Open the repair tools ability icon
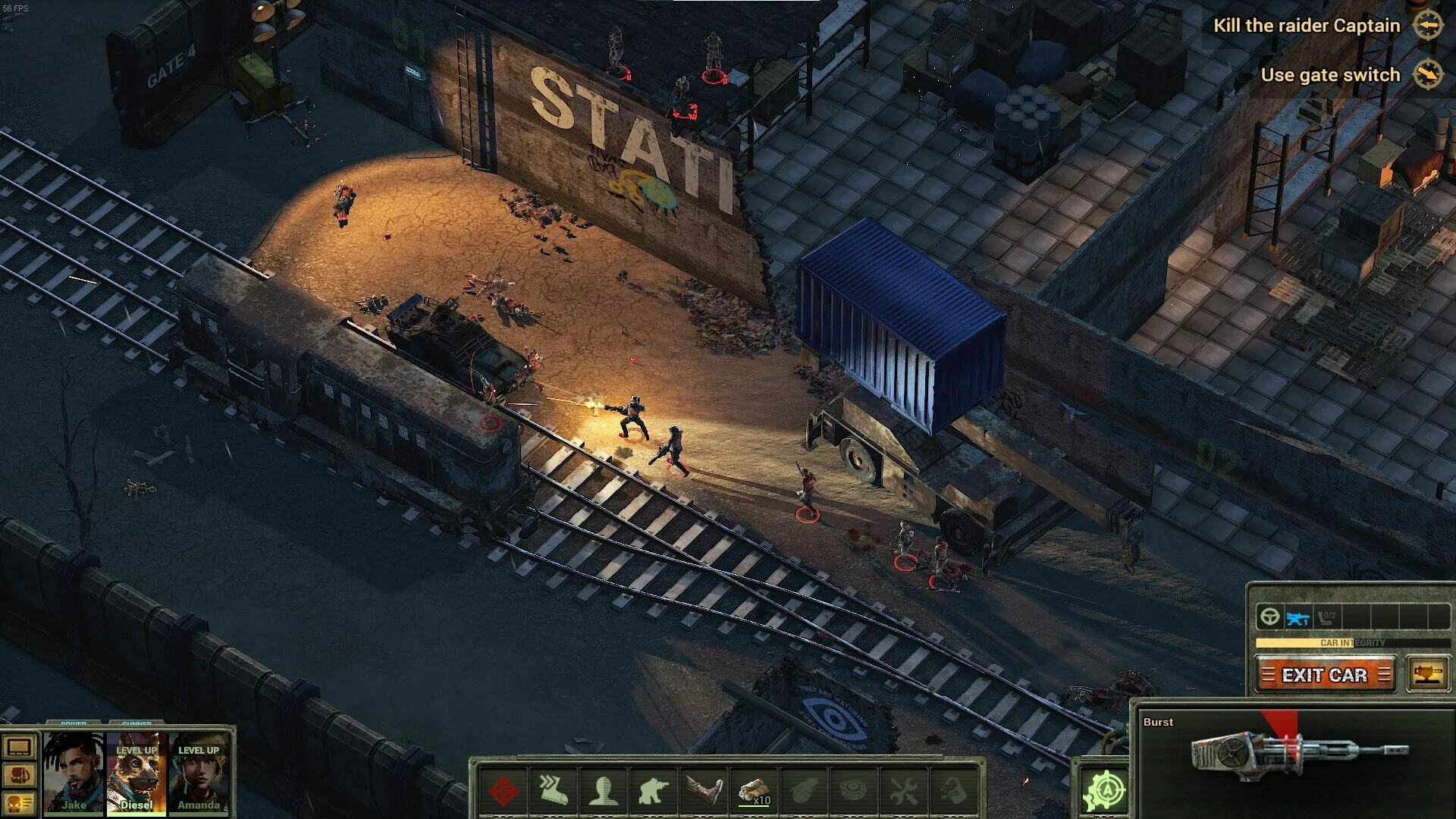1456x819 pixels. (904, 790)
